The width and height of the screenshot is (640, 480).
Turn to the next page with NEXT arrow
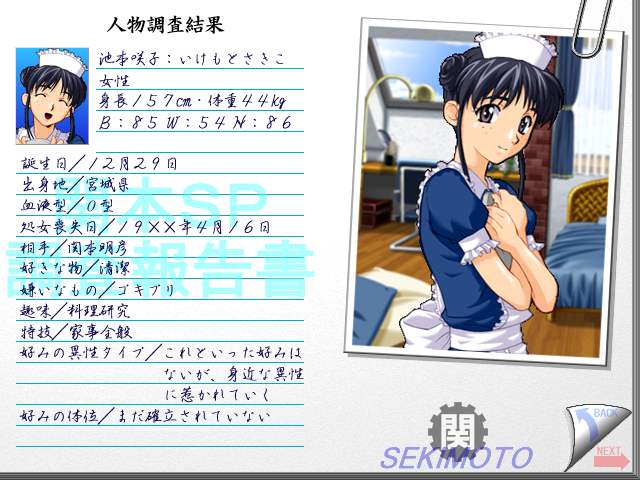(609, 456)
